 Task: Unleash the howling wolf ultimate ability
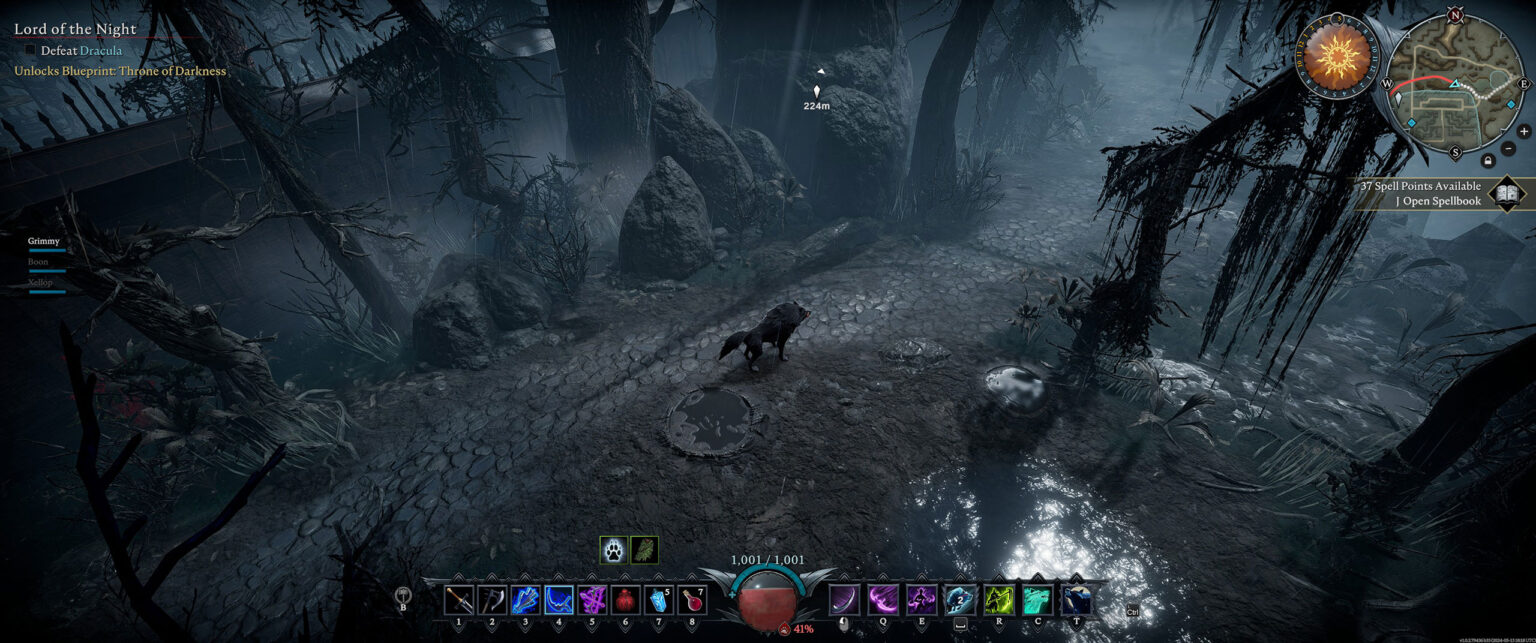(x=1076, y=600)
